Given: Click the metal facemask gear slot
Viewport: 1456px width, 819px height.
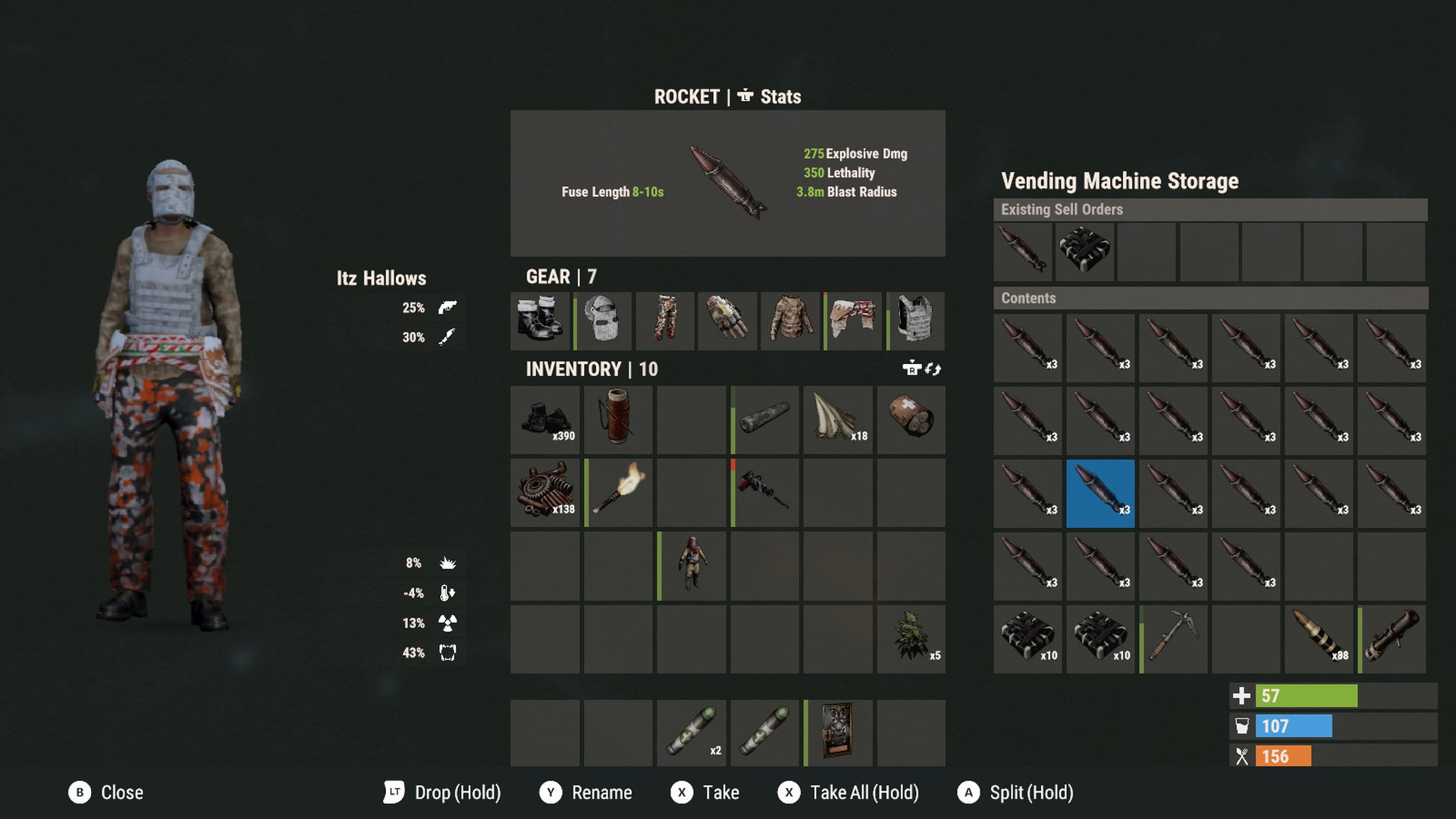Looking at the screenshot, I should (603, 320).
